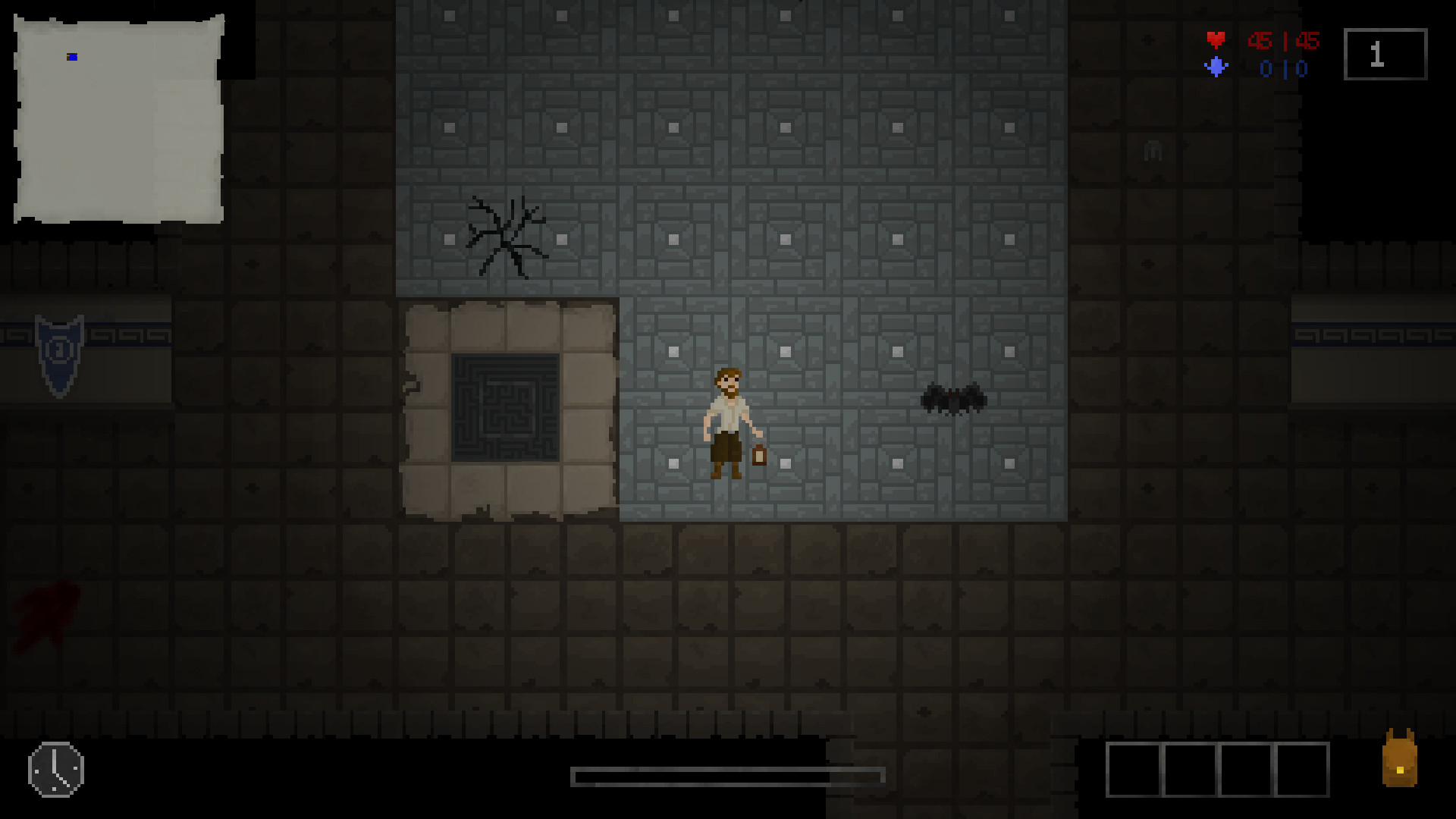The width and height of the screenshot is (1456, 819).
Task: Click the dungeon level indicator showing 1
Action: [1385, 53]
